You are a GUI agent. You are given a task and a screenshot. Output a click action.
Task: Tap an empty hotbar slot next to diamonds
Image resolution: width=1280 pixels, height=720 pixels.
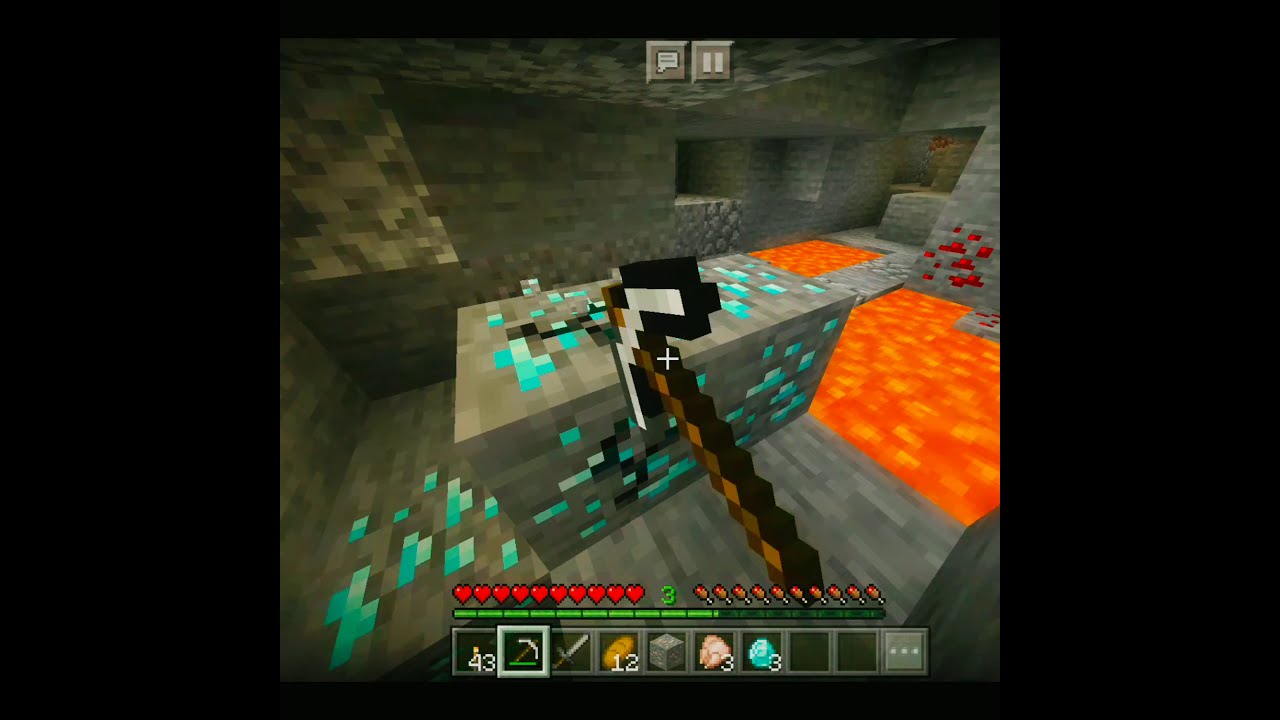coord(808,650)
